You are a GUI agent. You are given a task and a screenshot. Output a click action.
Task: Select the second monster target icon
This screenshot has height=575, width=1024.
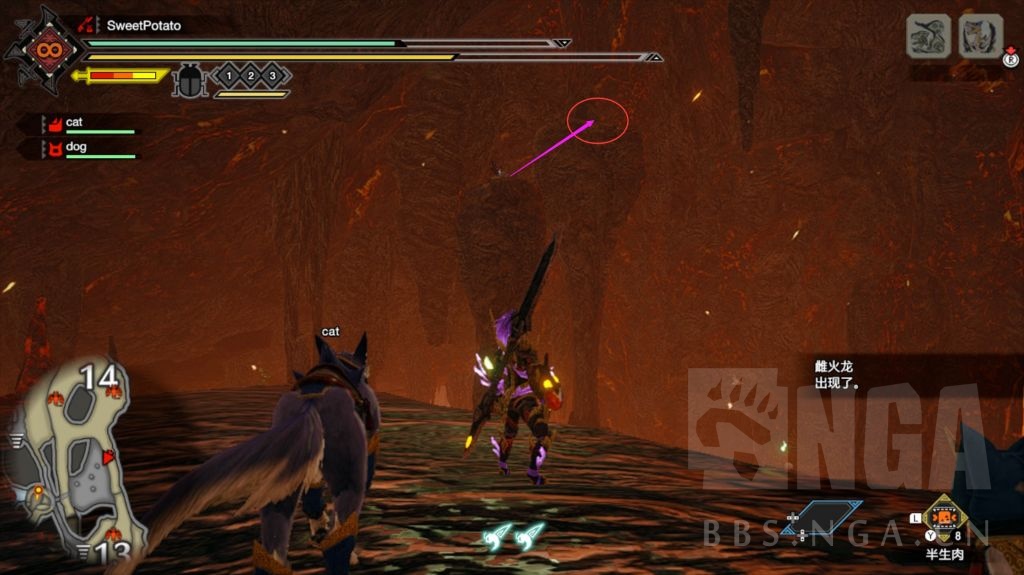point(980,37)
